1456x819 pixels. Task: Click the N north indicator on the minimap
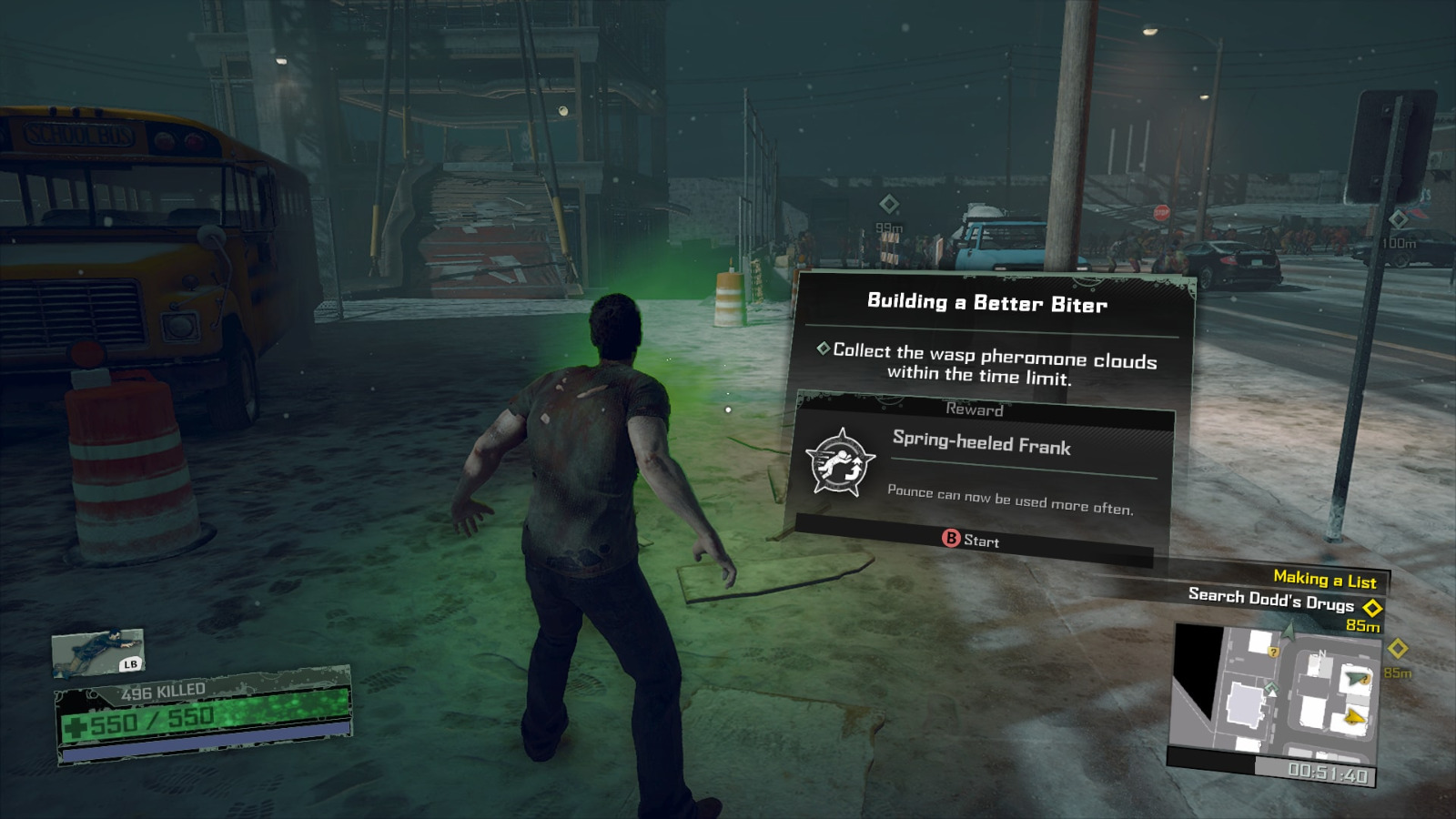(x=1321, y=653)
